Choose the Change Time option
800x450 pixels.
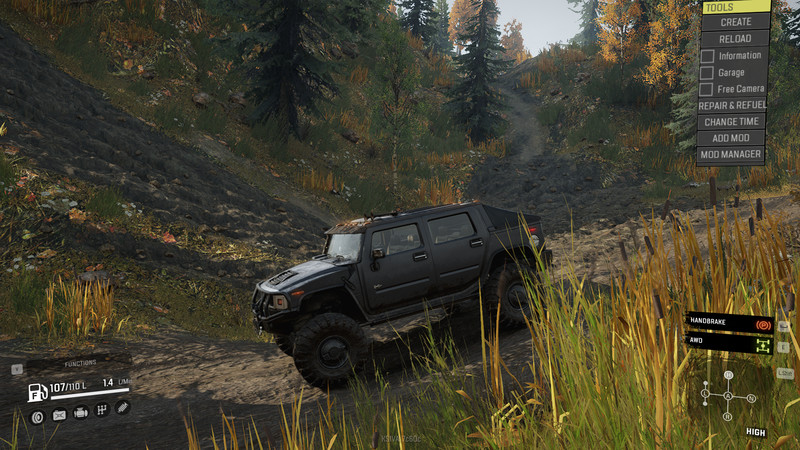(x=732, y=122)
